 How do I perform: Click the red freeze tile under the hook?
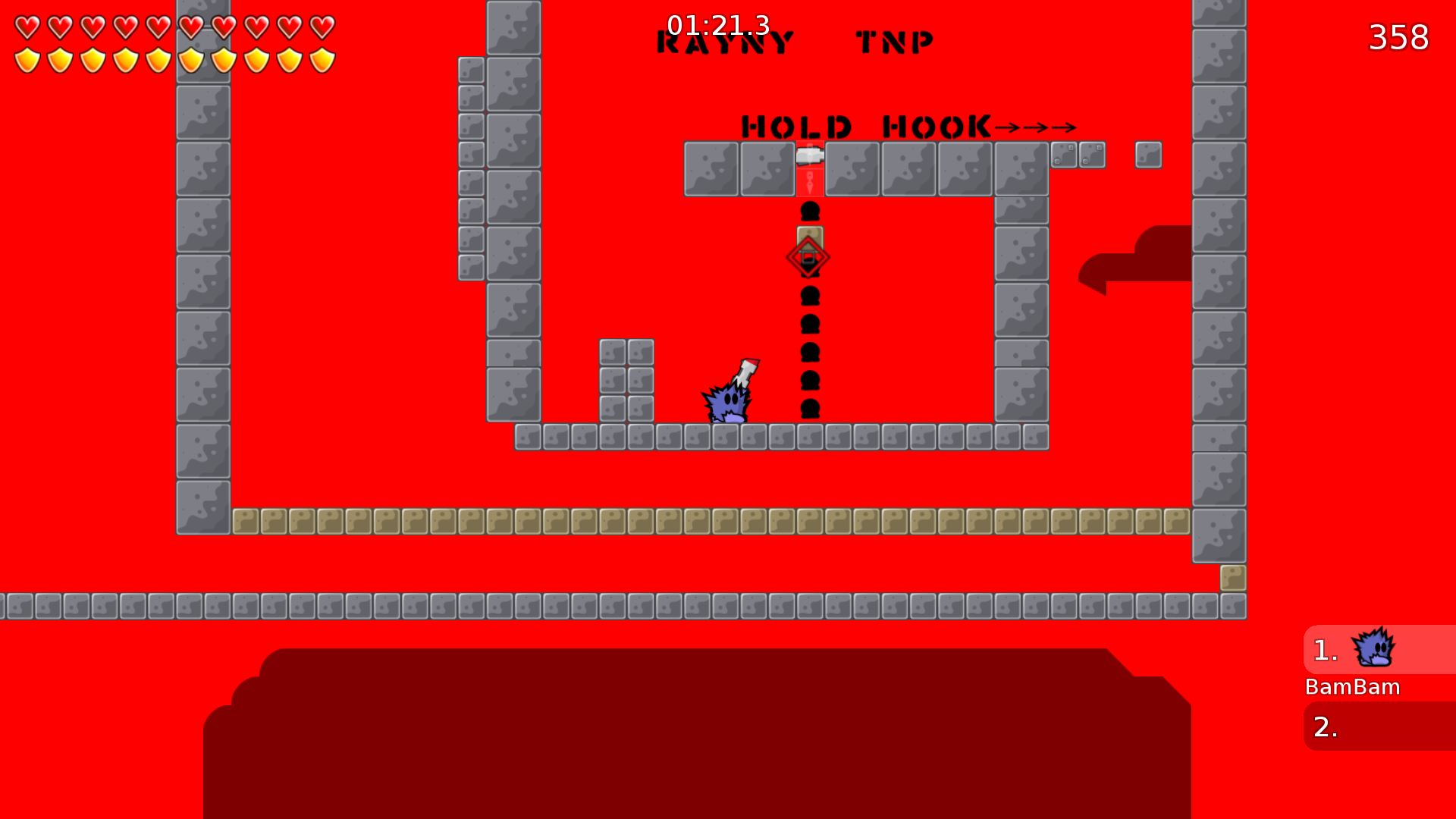tap(810, 182)
